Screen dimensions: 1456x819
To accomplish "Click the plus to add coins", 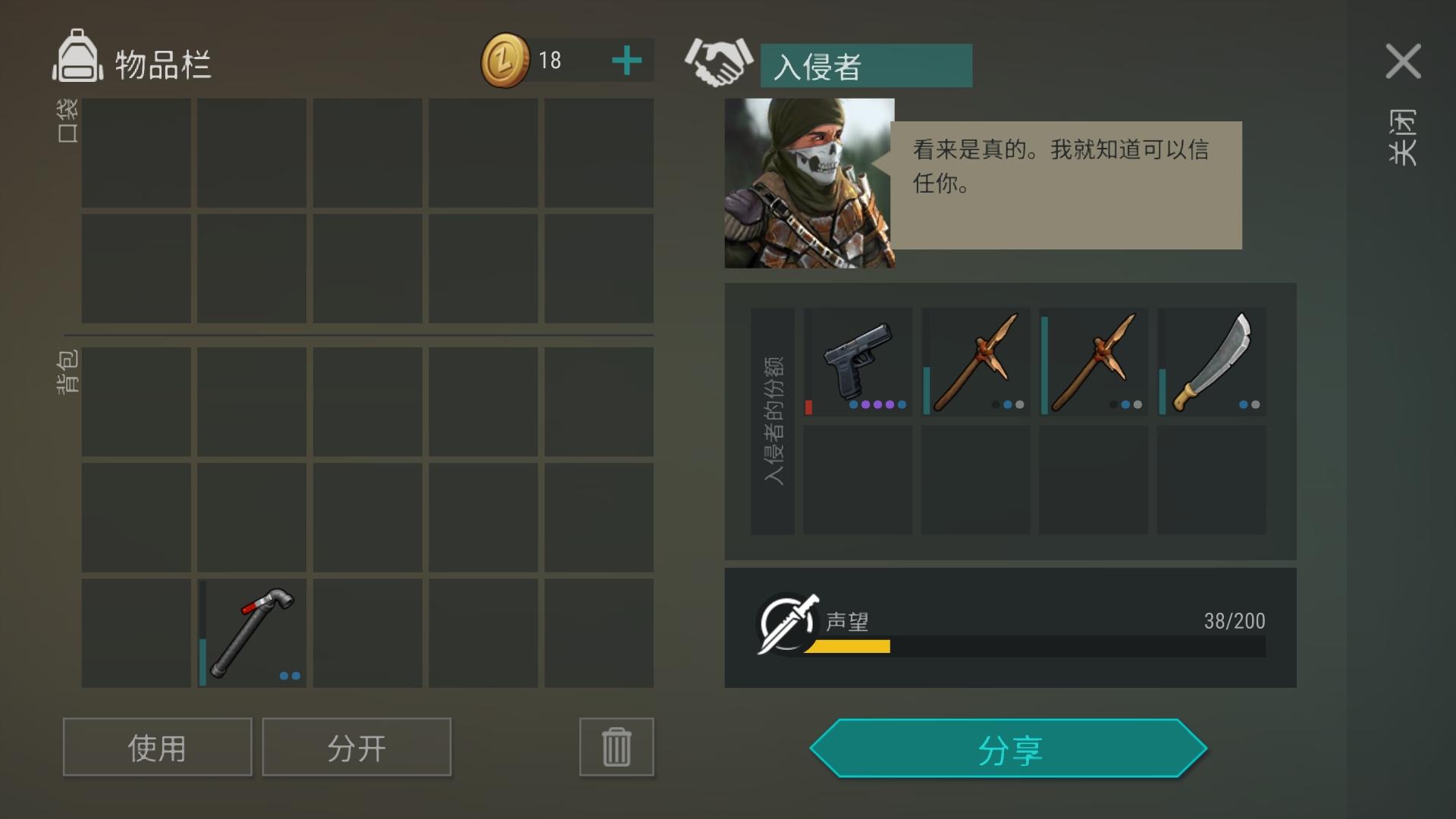I will tap(626, 61).
